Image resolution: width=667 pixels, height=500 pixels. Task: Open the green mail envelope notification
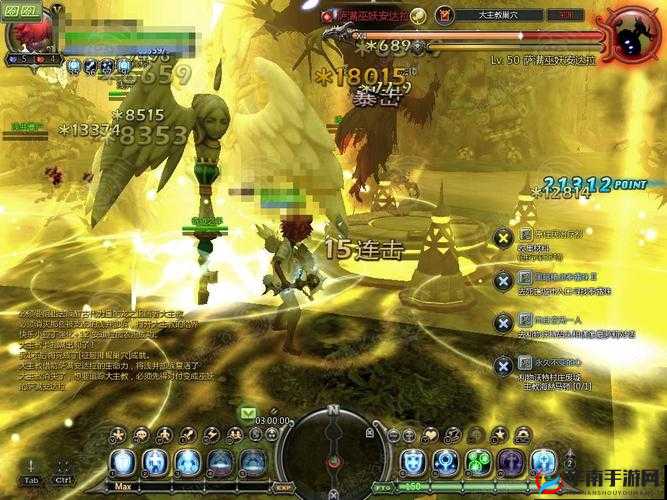[x=246, y=411]
